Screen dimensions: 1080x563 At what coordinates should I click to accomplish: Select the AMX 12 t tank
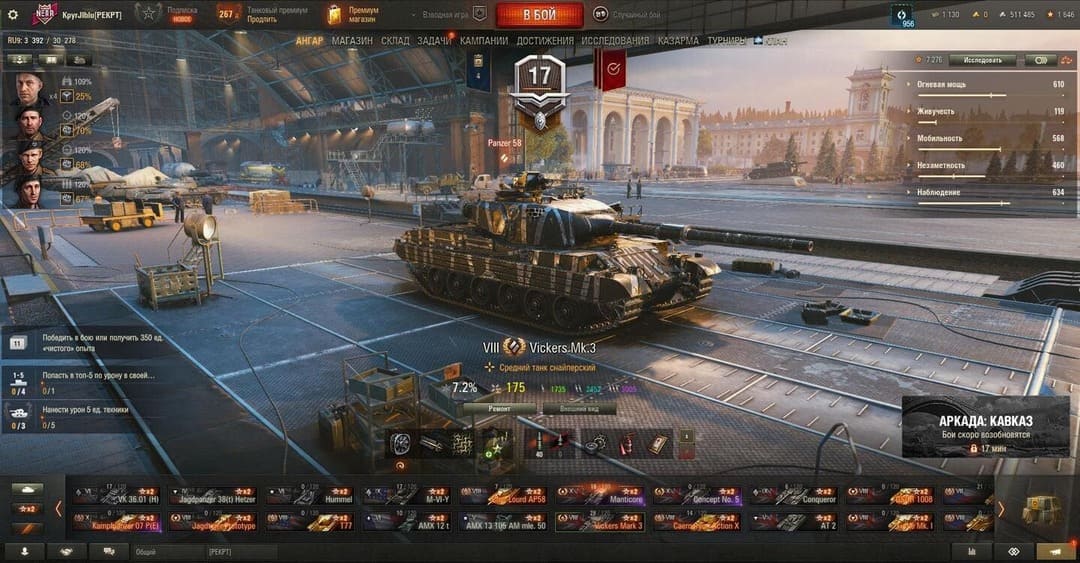[x=404, y=521]
